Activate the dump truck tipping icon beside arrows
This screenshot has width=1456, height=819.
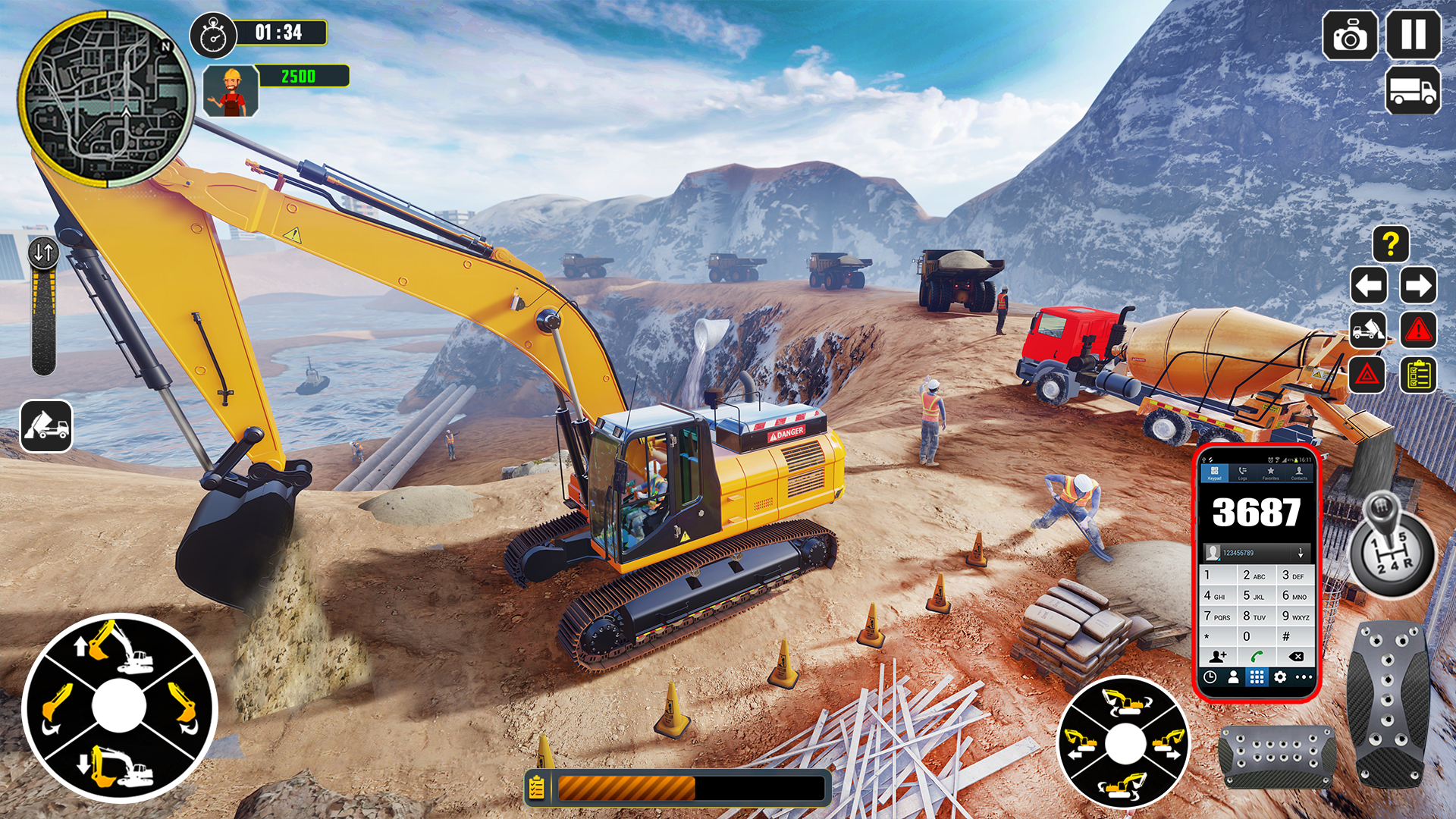(x=1369, y=331)
